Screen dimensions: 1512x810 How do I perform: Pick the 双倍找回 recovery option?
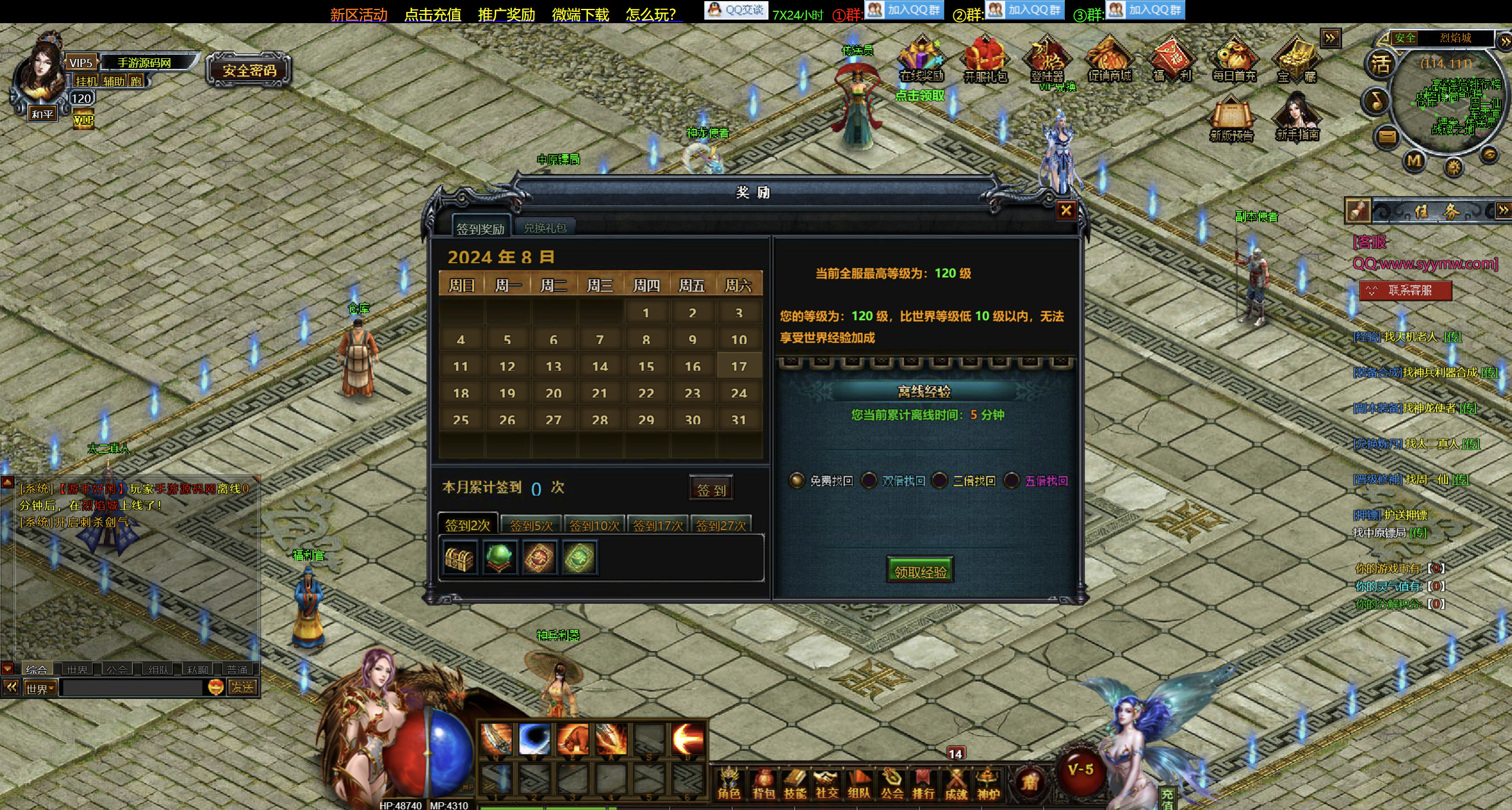869,480
